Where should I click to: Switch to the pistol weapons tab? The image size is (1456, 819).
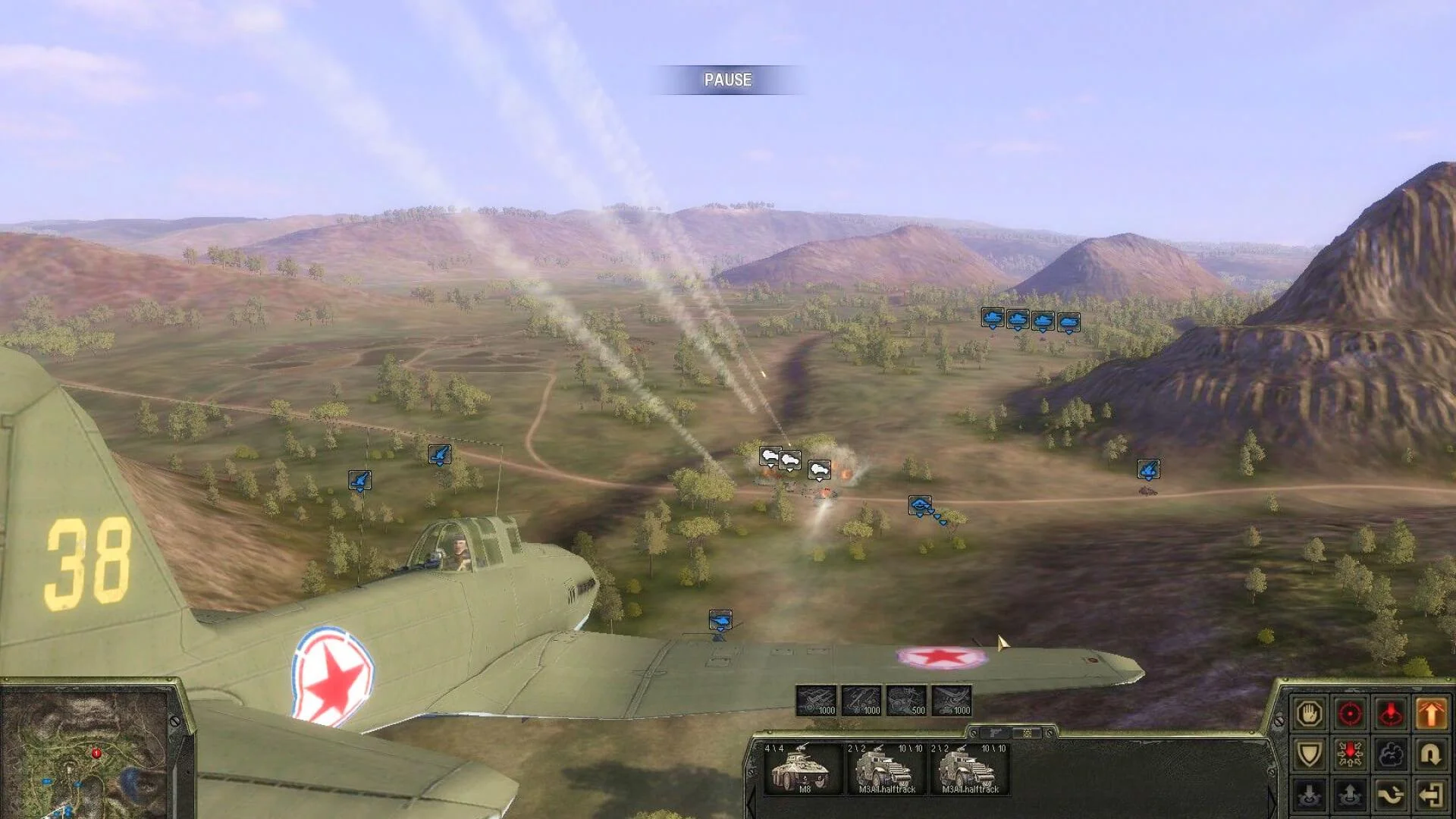coord(995,733)
